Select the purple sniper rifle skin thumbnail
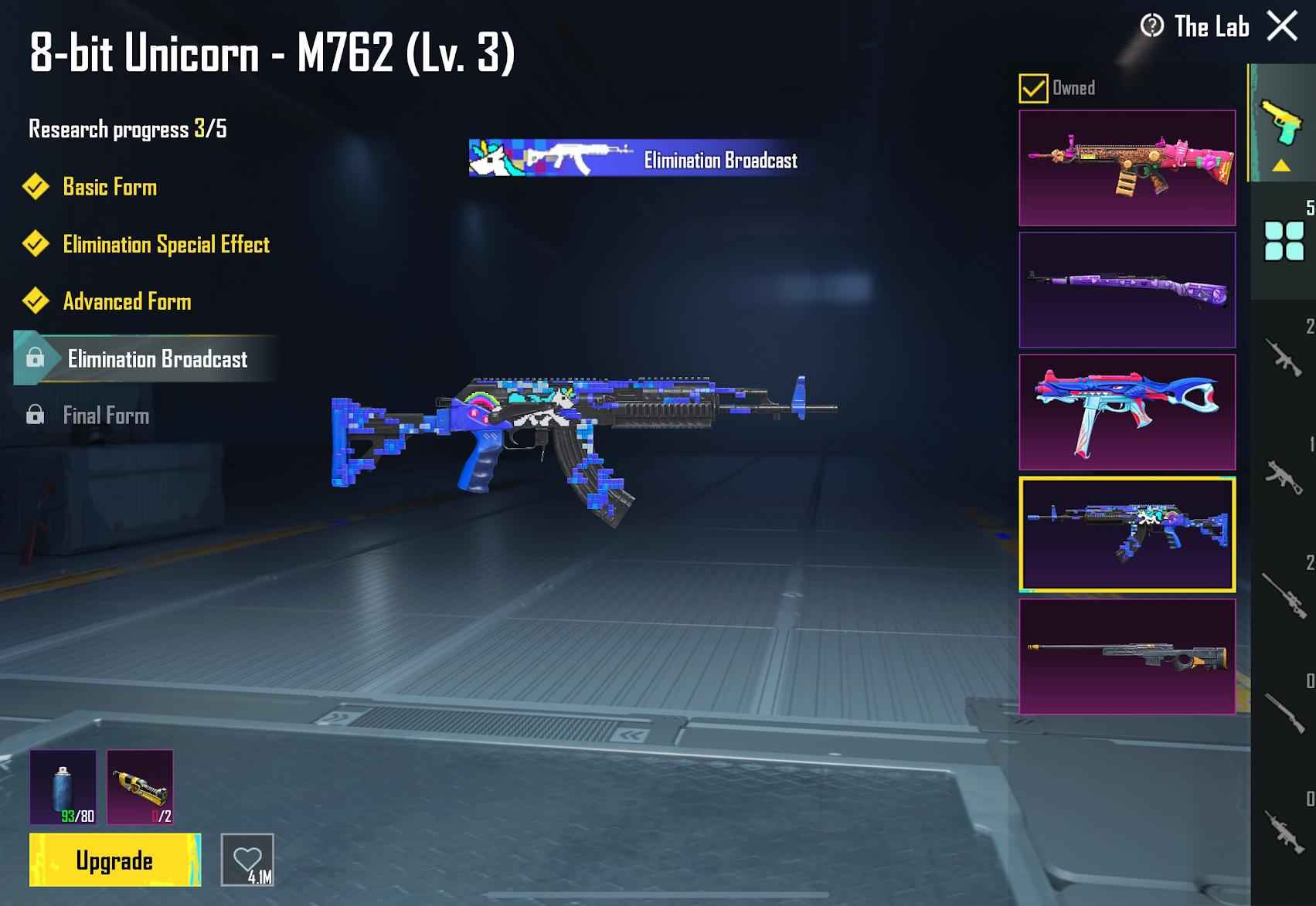The height and width of the screenshot is (906, 1316). tap(1127, 287)
